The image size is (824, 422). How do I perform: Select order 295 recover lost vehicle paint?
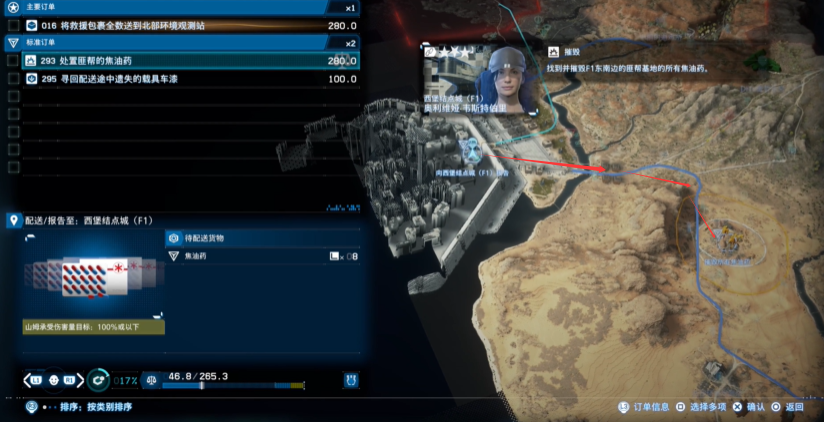(190, 78)
